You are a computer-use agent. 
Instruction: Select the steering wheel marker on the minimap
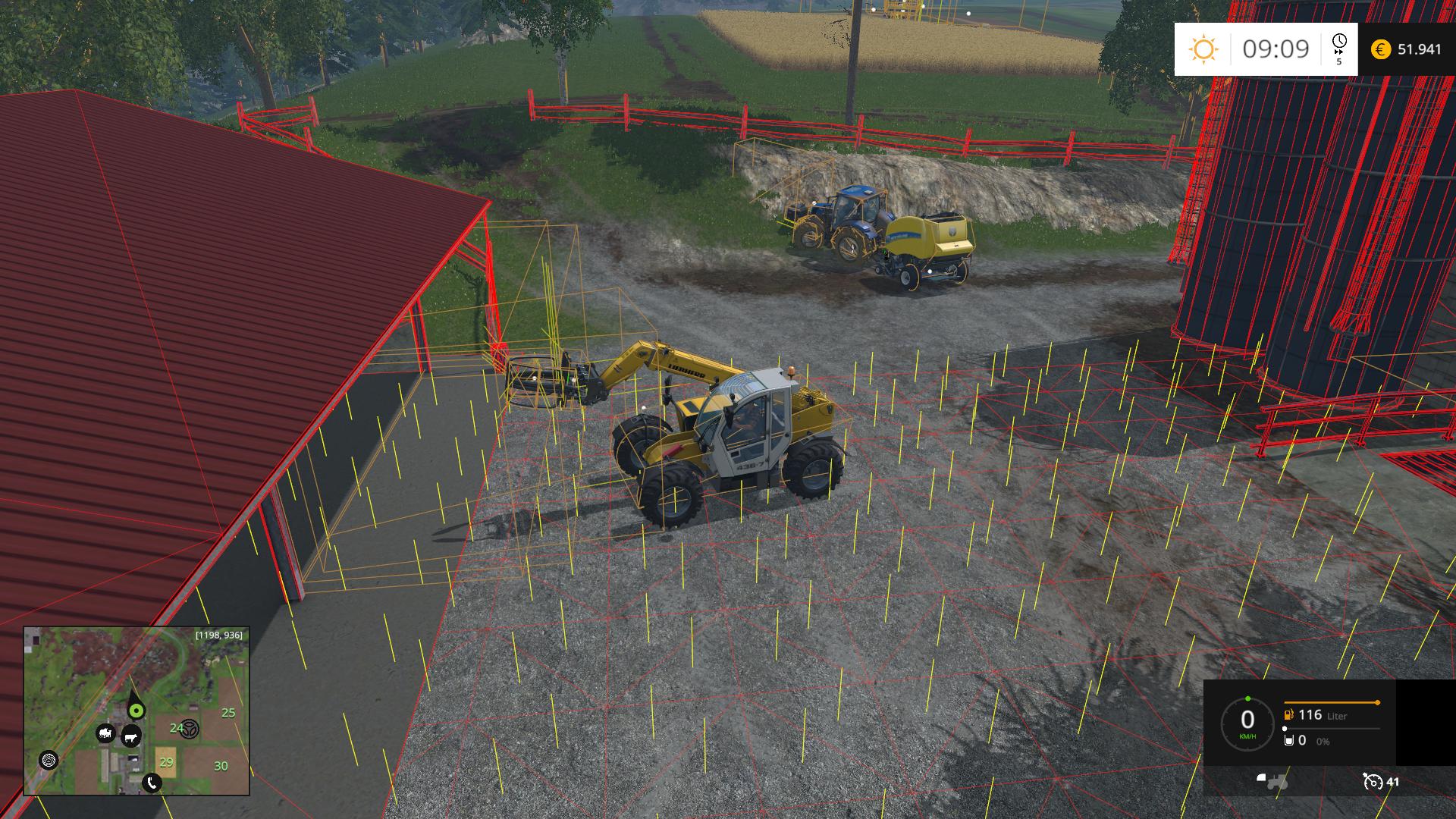190,729
